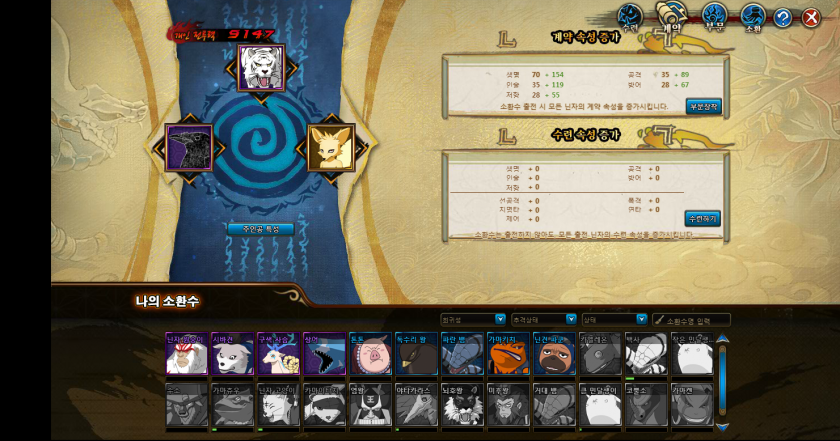
Task: Select the orange toad 가마키치 summon
Action: click(x=506, y=355)
